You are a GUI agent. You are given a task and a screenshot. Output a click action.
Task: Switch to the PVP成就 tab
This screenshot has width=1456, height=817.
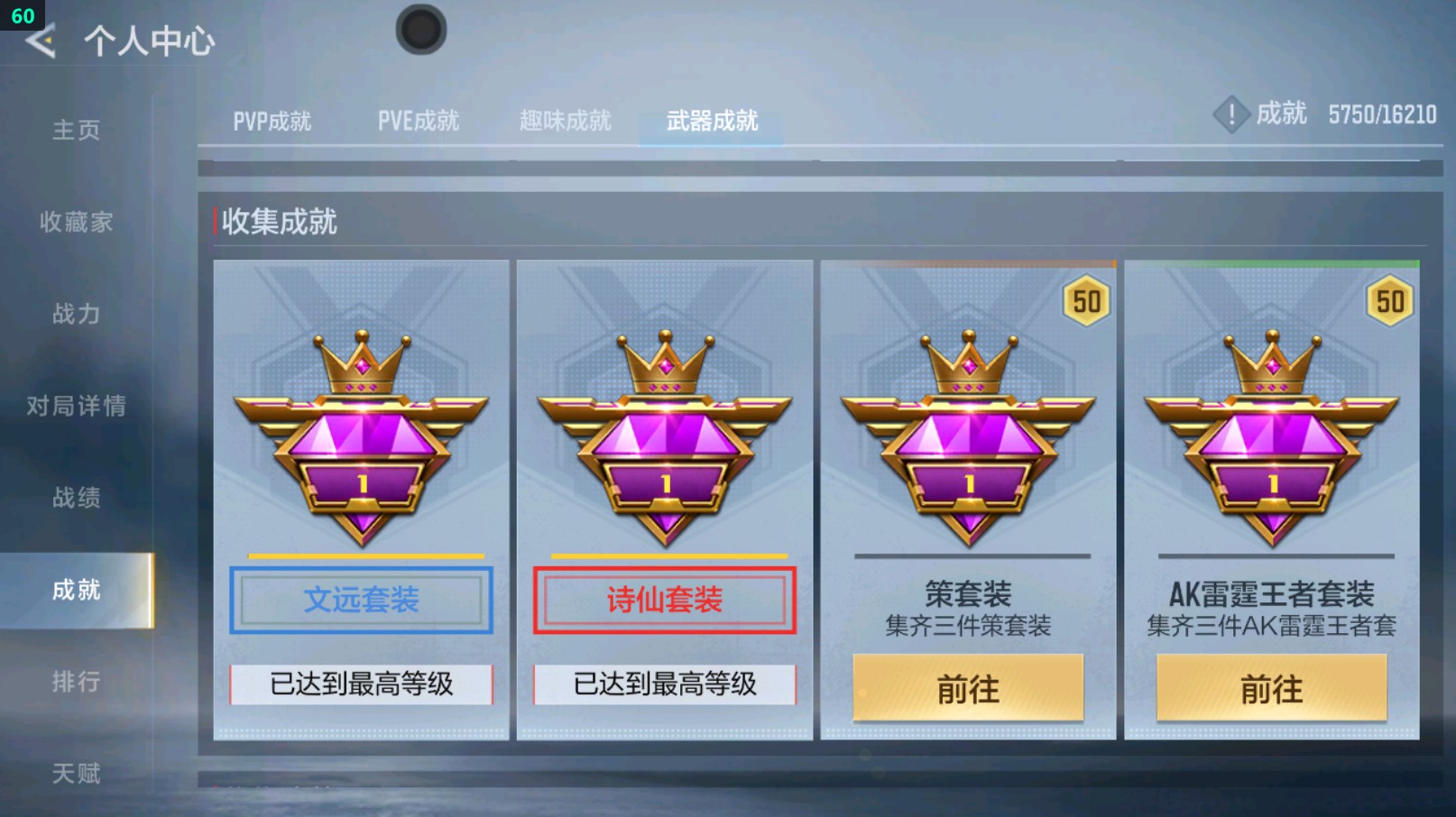click(x=273, y=121)
